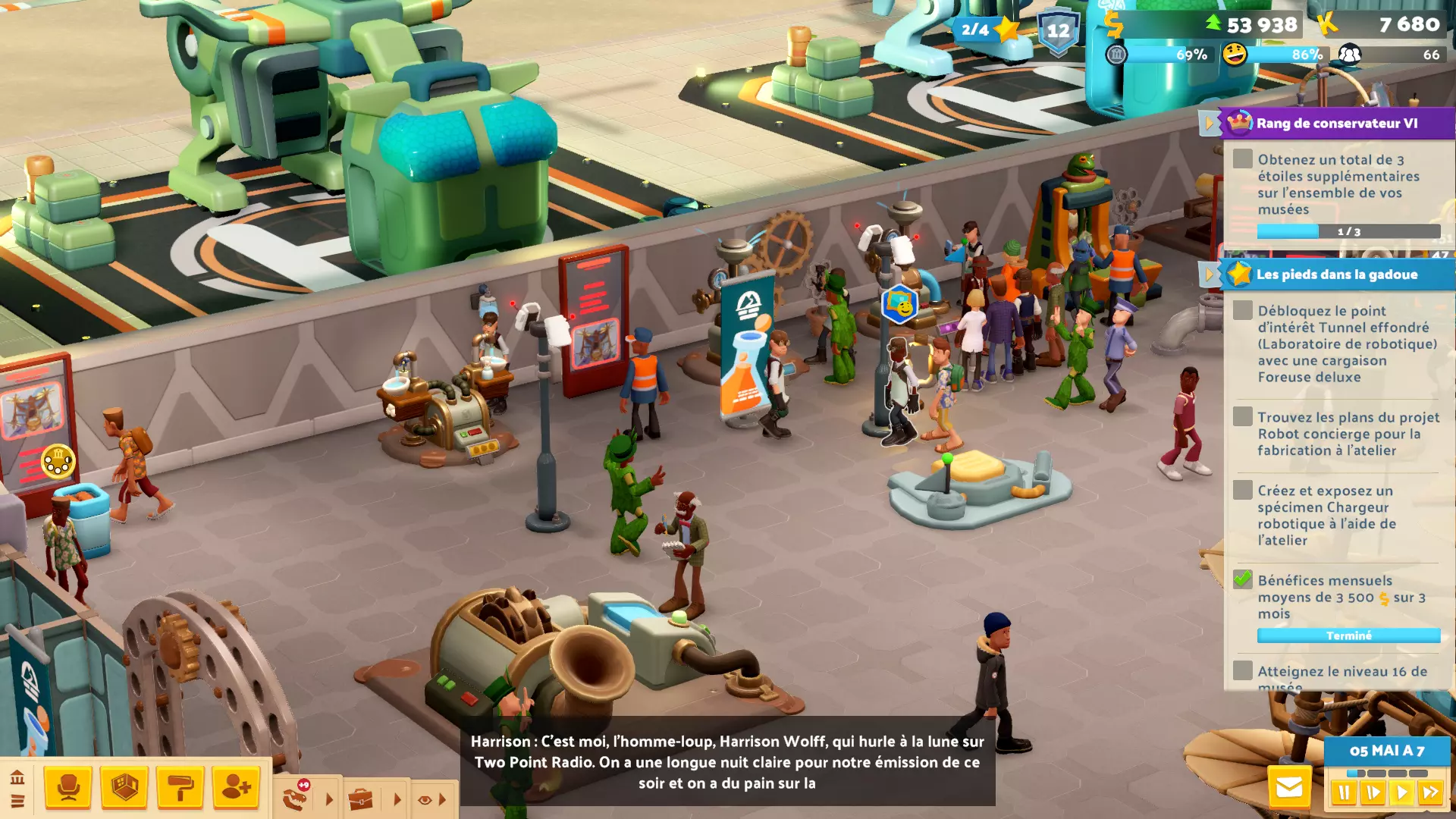Collapse the Rang de conservateur VI panel
Screen dimensions: 1456x819
pos(1209,123)
